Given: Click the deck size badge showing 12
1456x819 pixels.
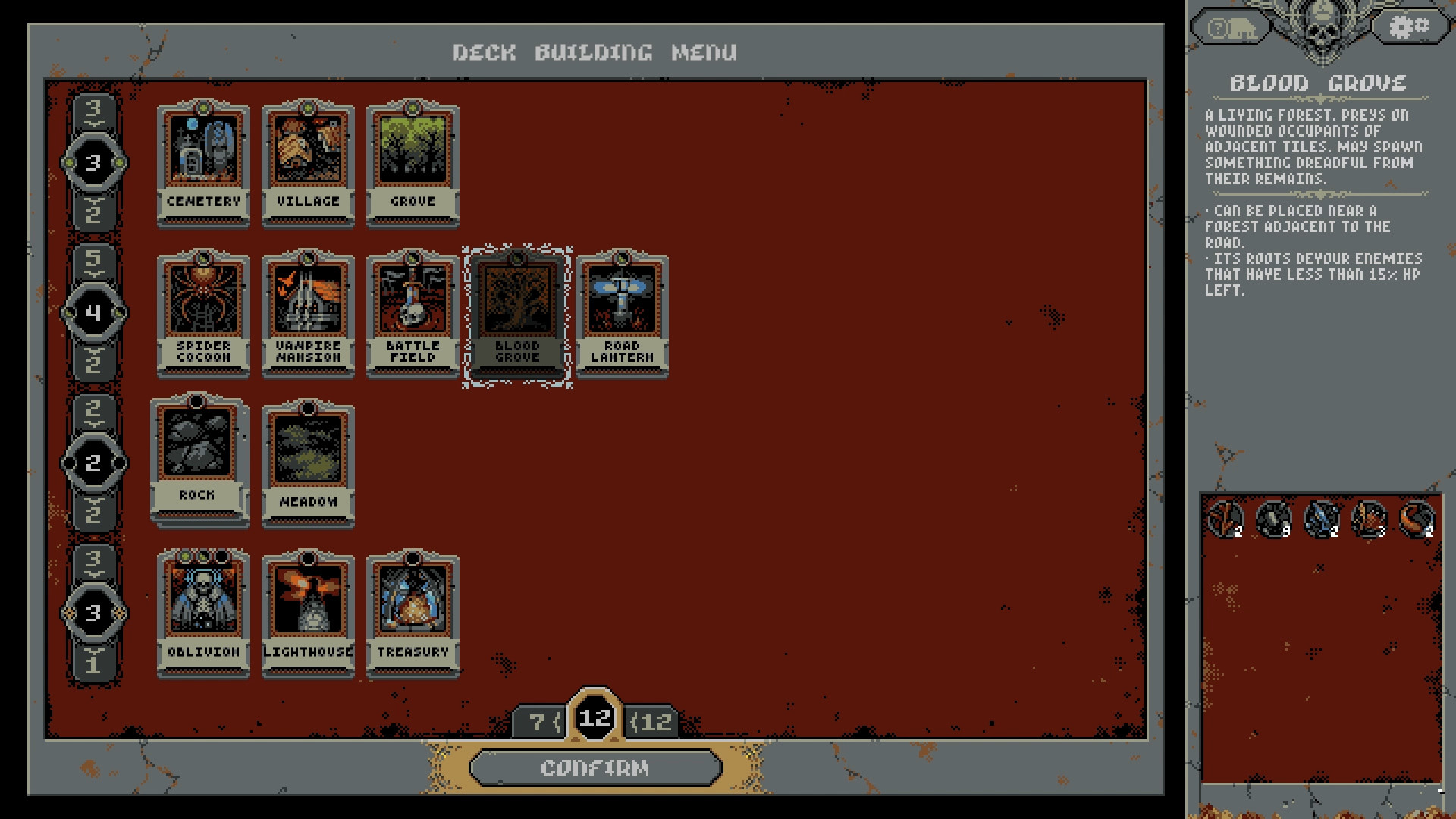Looking at the screenshot, I should (x=596, y=718).
